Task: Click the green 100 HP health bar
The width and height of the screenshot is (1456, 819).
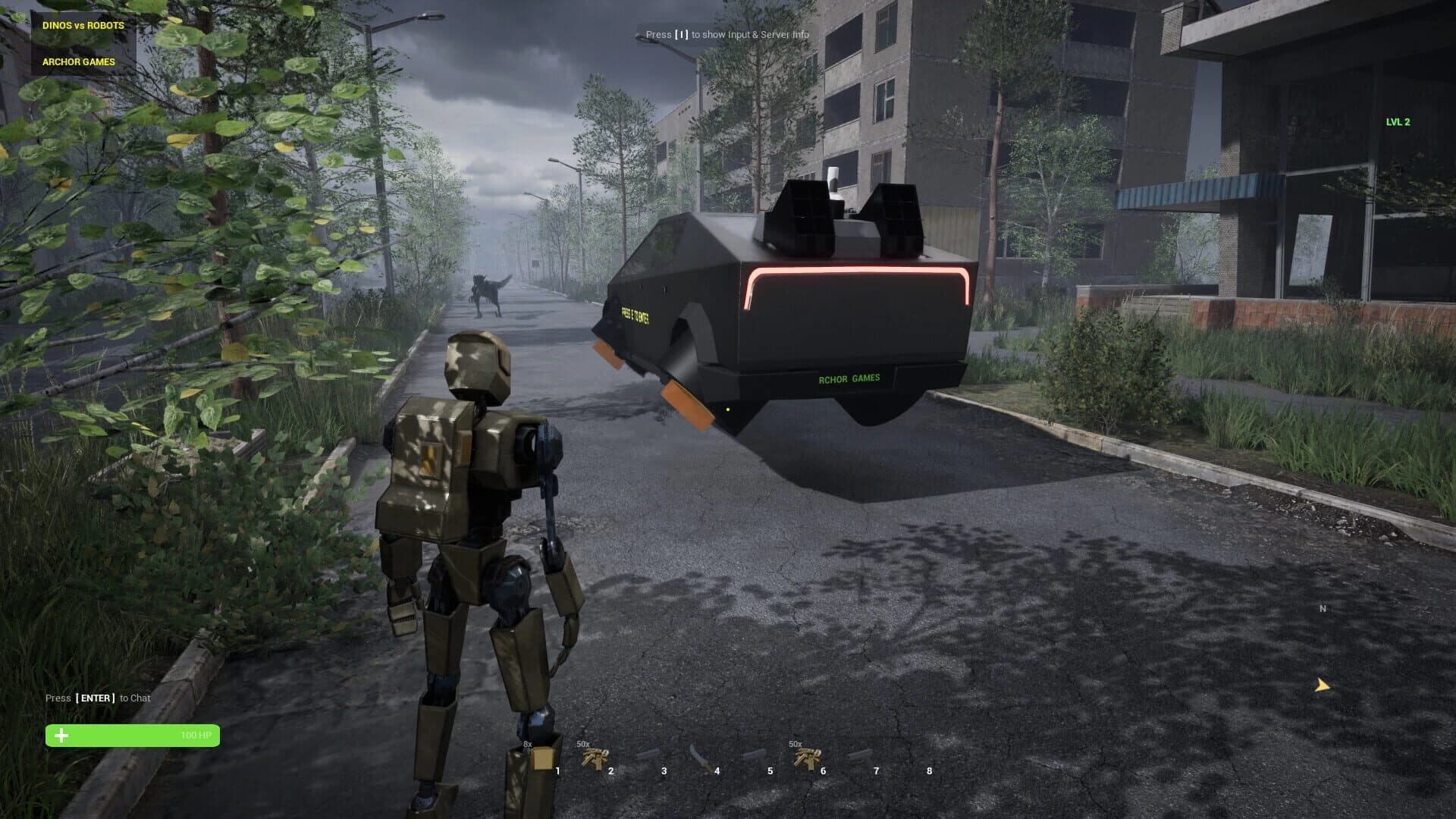Action: 133,735
